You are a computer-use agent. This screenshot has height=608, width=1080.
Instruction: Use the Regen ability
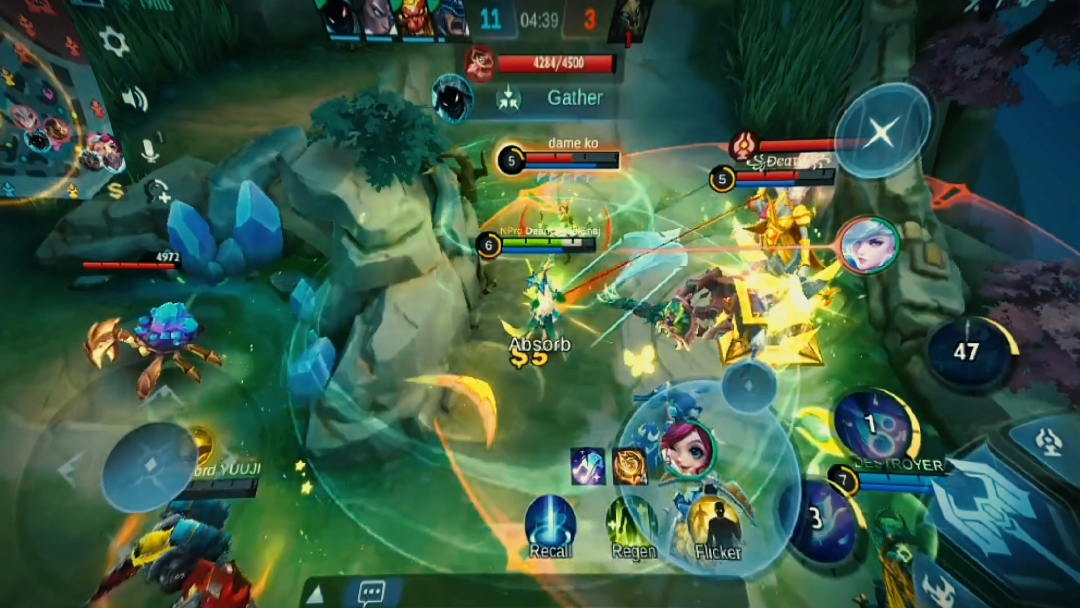point(632,523)
